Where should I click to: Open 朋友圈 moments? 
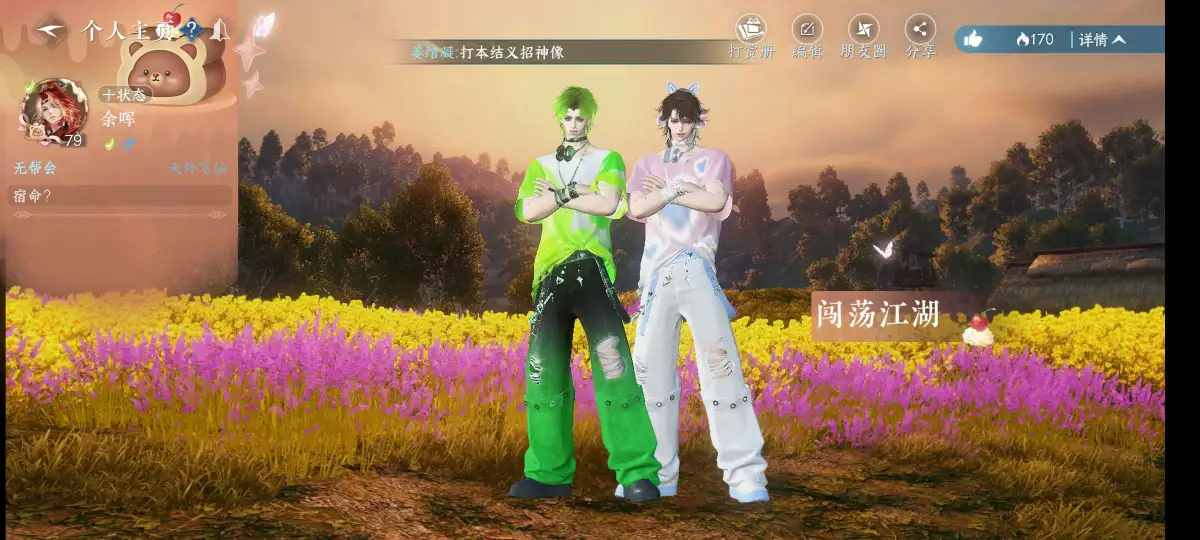863,36
